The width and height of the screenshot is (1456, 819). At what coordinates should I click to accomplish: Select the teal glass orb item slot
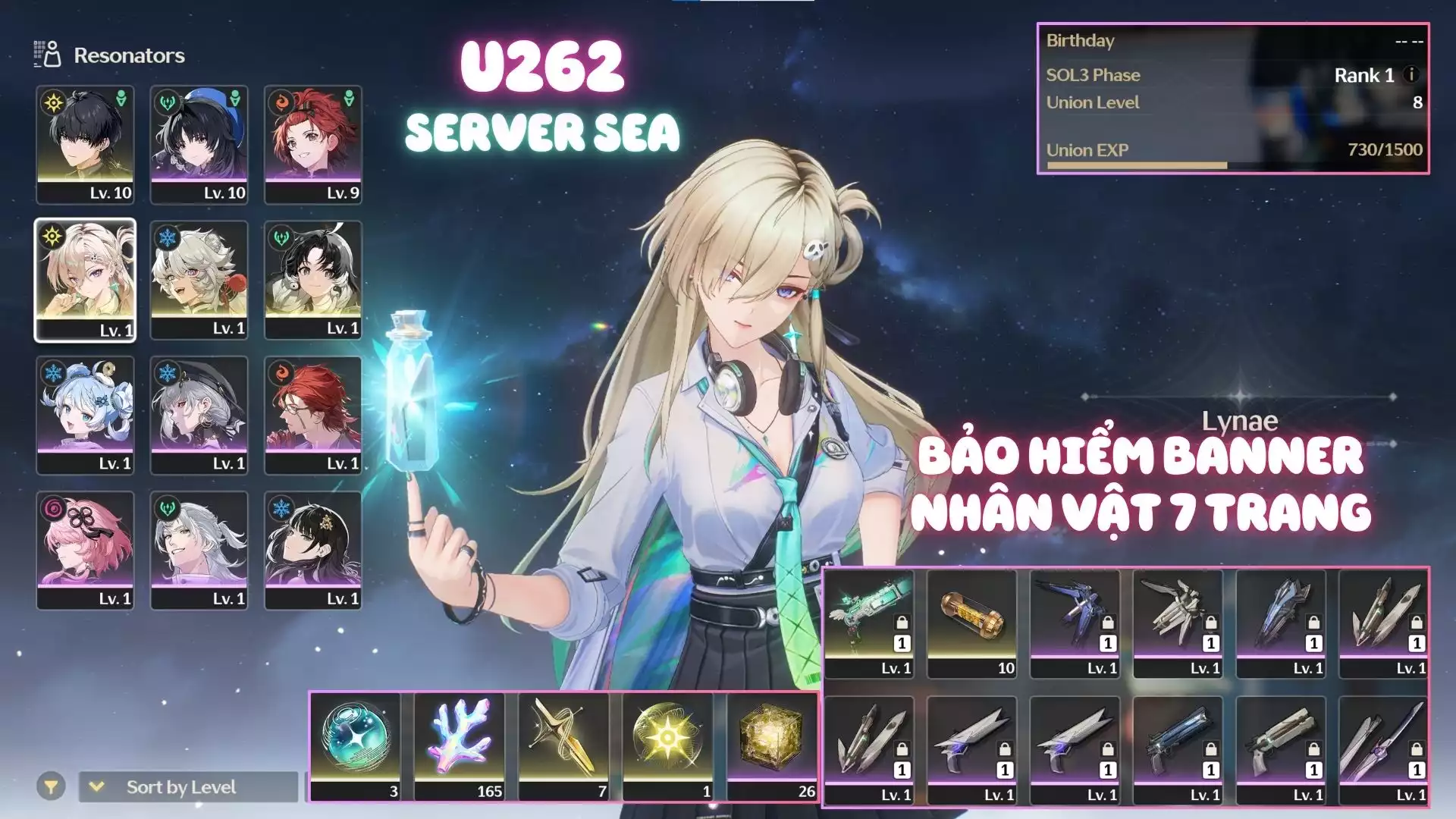[356, 745]
